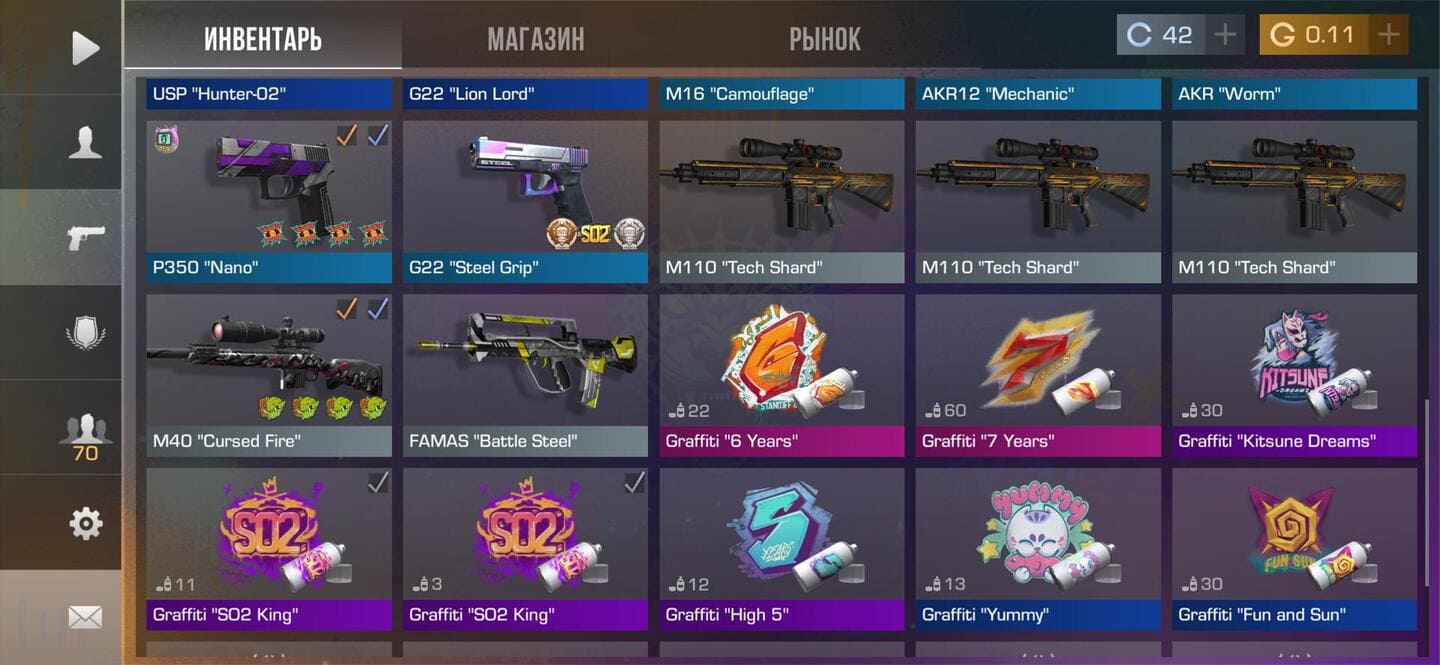The width and height of the screenshot is (1440, 665).
Task: Select the Graffiti "6 Years" item
Action: coord(781,375)
